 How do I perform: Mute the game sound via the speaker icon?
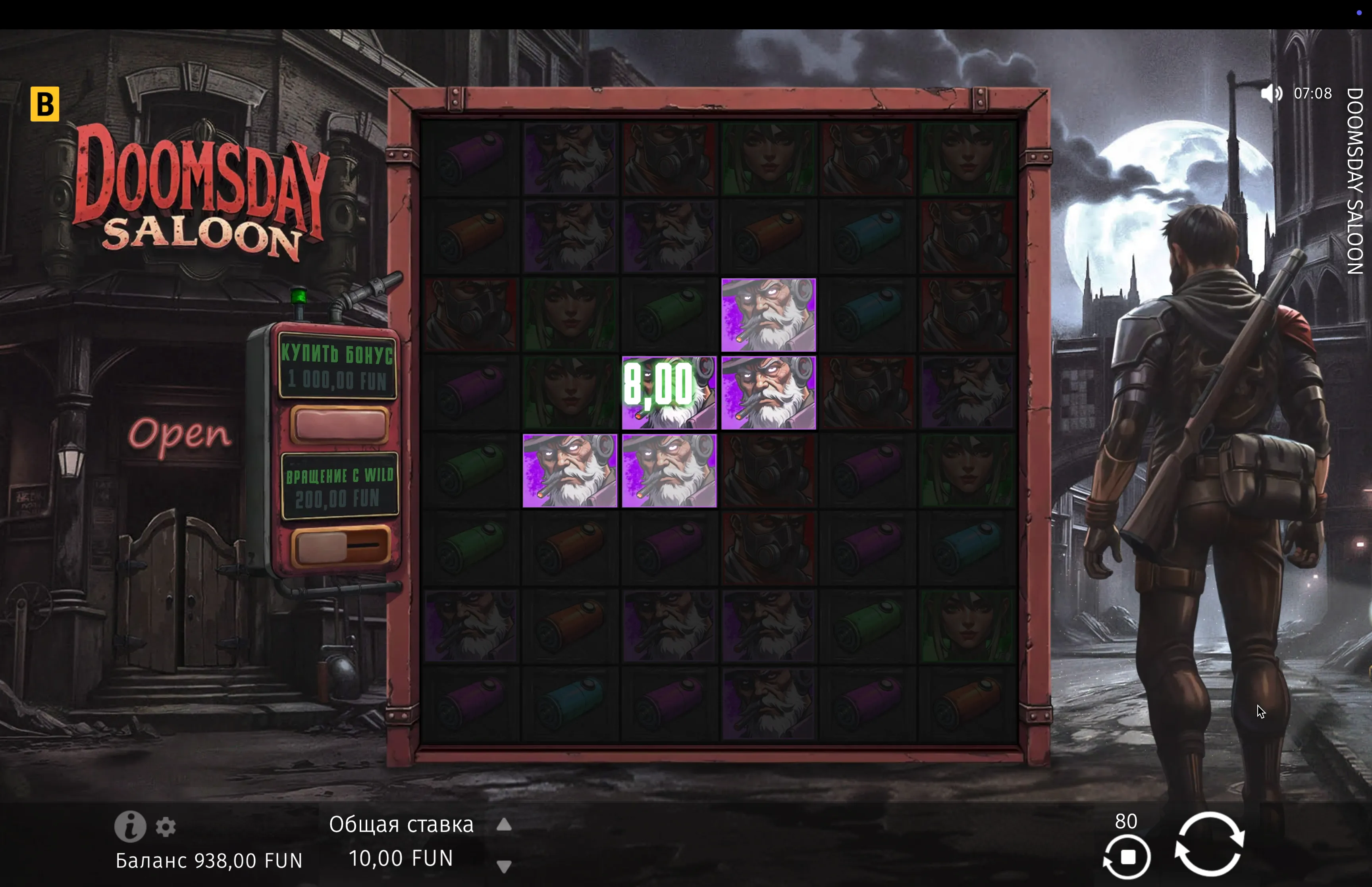pos(1271,93)
